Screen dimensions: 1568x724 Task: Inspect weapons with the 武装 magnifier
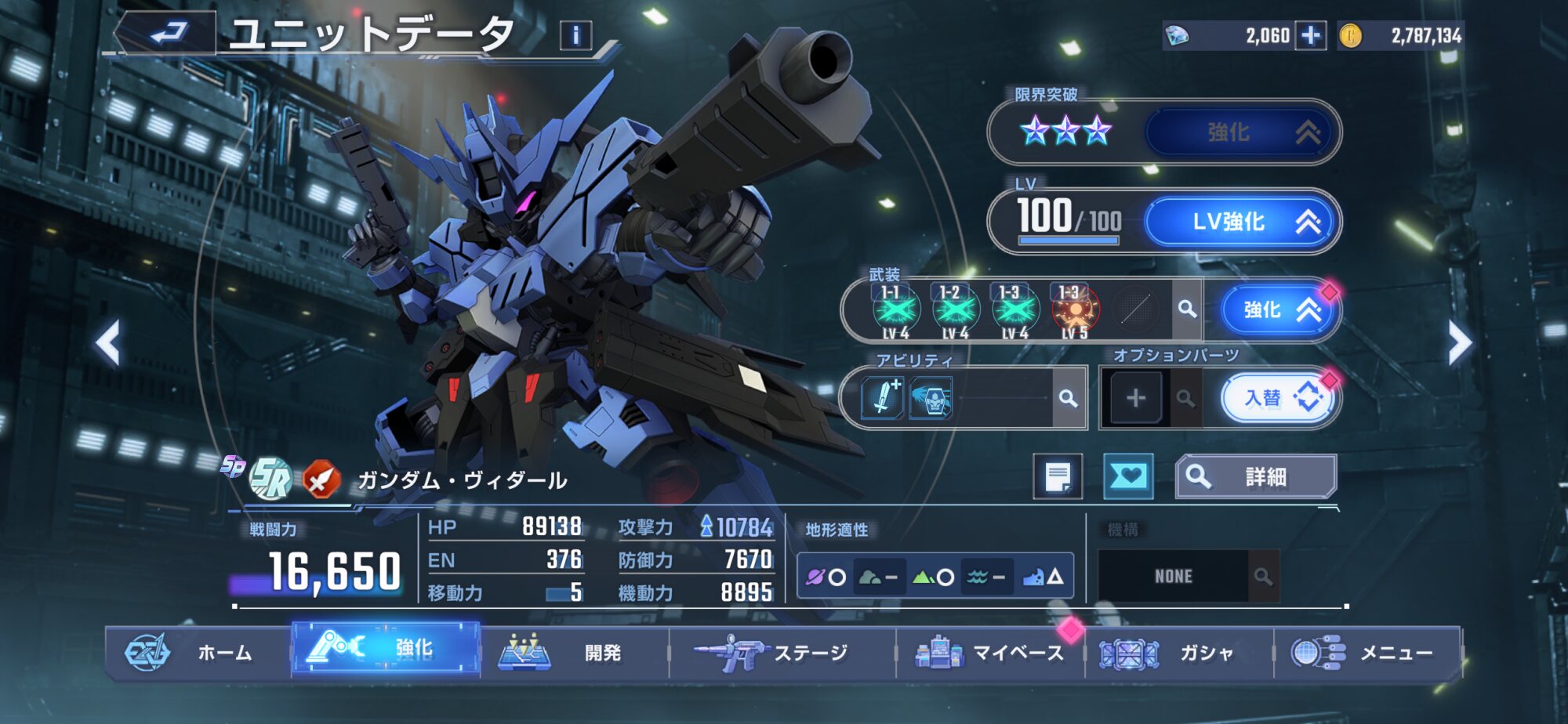(x=1187, y=310)
